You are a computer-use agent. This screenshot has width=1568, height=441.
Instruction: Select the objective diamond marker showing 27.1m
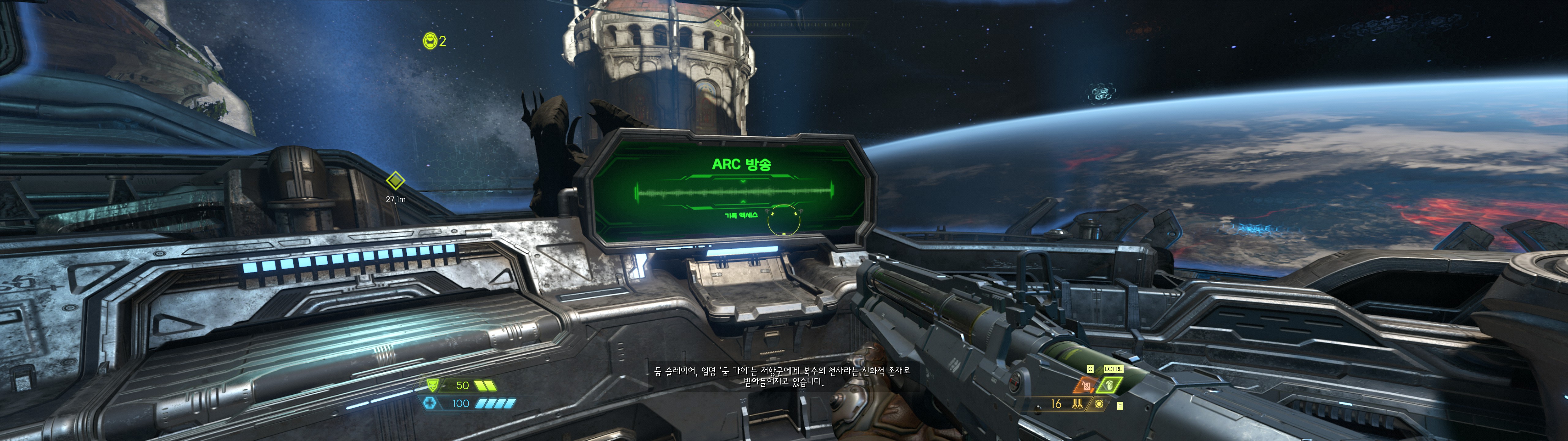coord(396,180)
